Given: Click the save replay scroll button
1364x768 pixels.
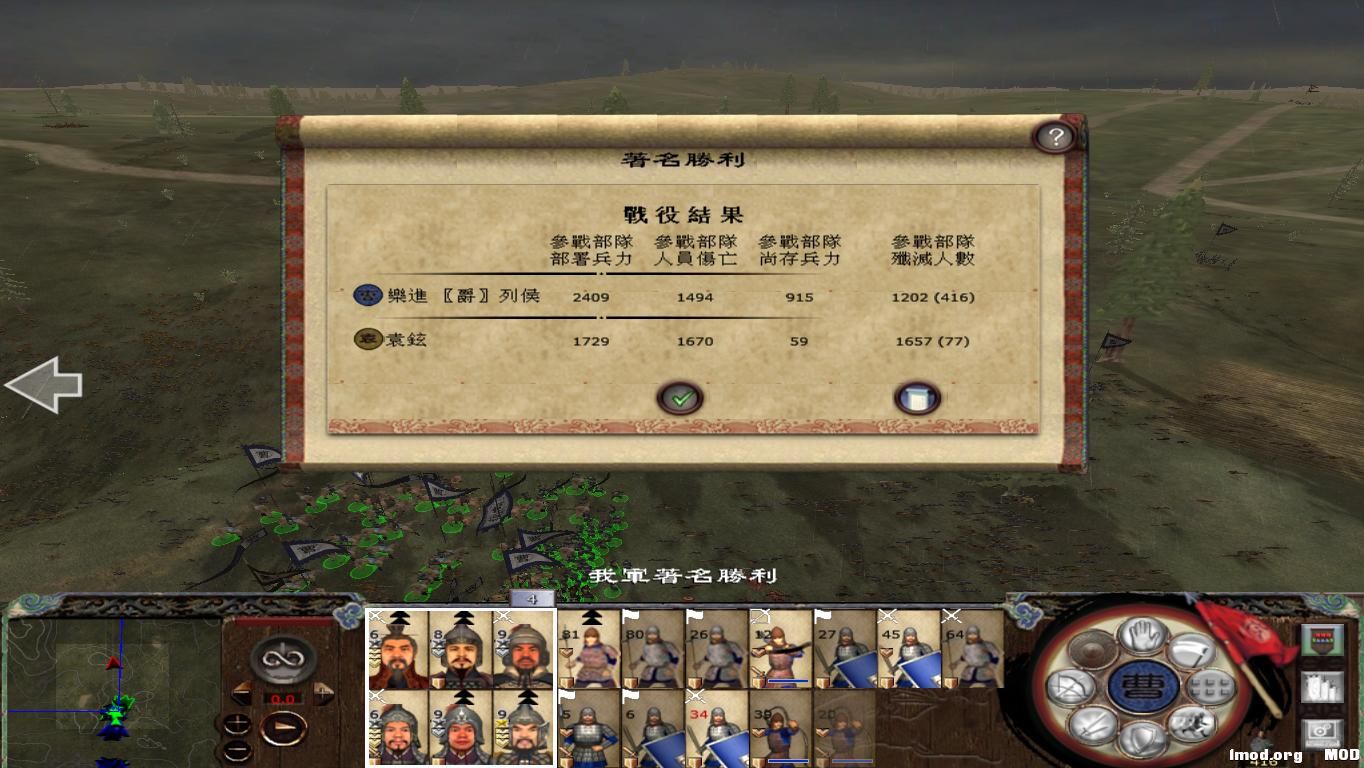Looking at the screenshot, I should point(917,396).
